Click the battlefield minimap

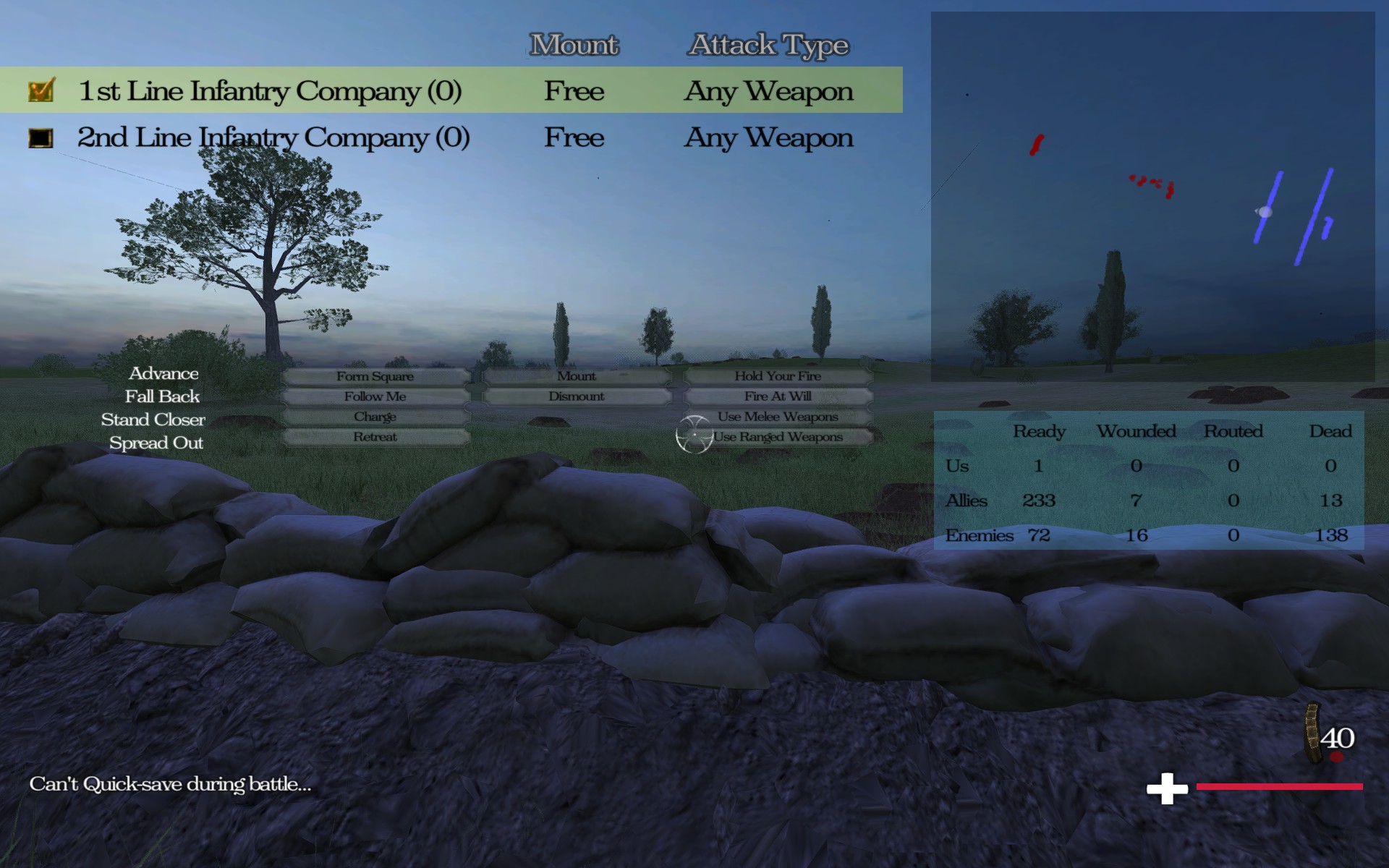pos(1152,197)
